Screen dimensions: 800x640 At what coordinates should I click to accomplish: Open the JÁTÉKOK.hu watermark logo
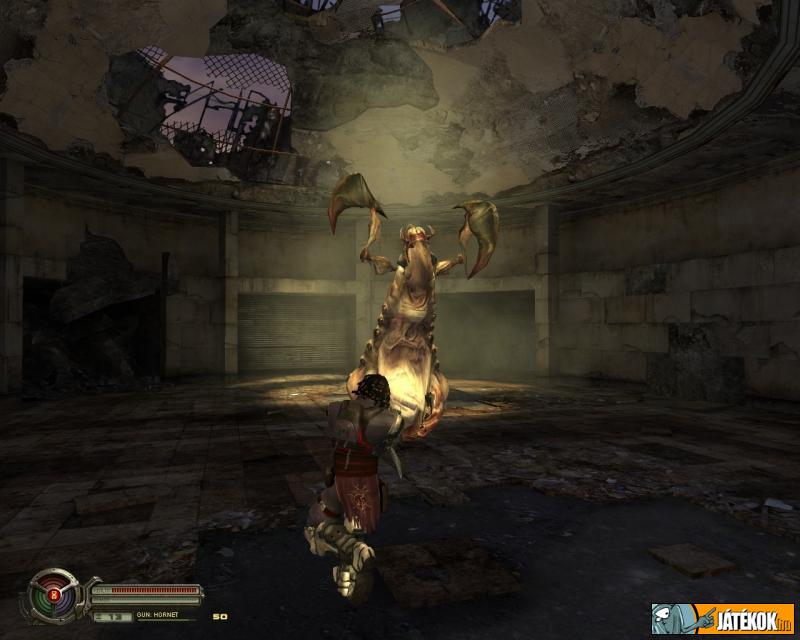coord(723,618)
